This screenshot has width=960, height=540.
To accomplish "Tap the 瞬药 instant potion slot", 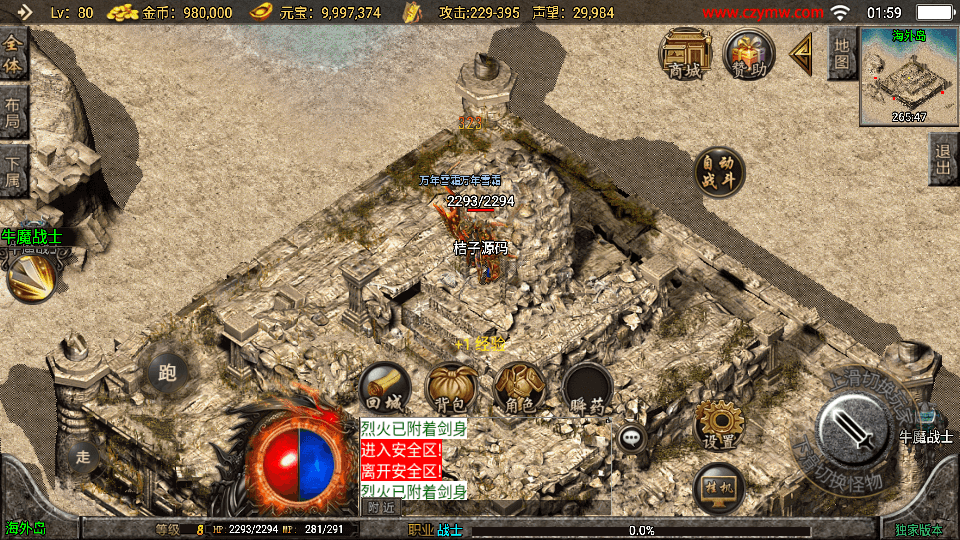I will click(x=586, y=388).
